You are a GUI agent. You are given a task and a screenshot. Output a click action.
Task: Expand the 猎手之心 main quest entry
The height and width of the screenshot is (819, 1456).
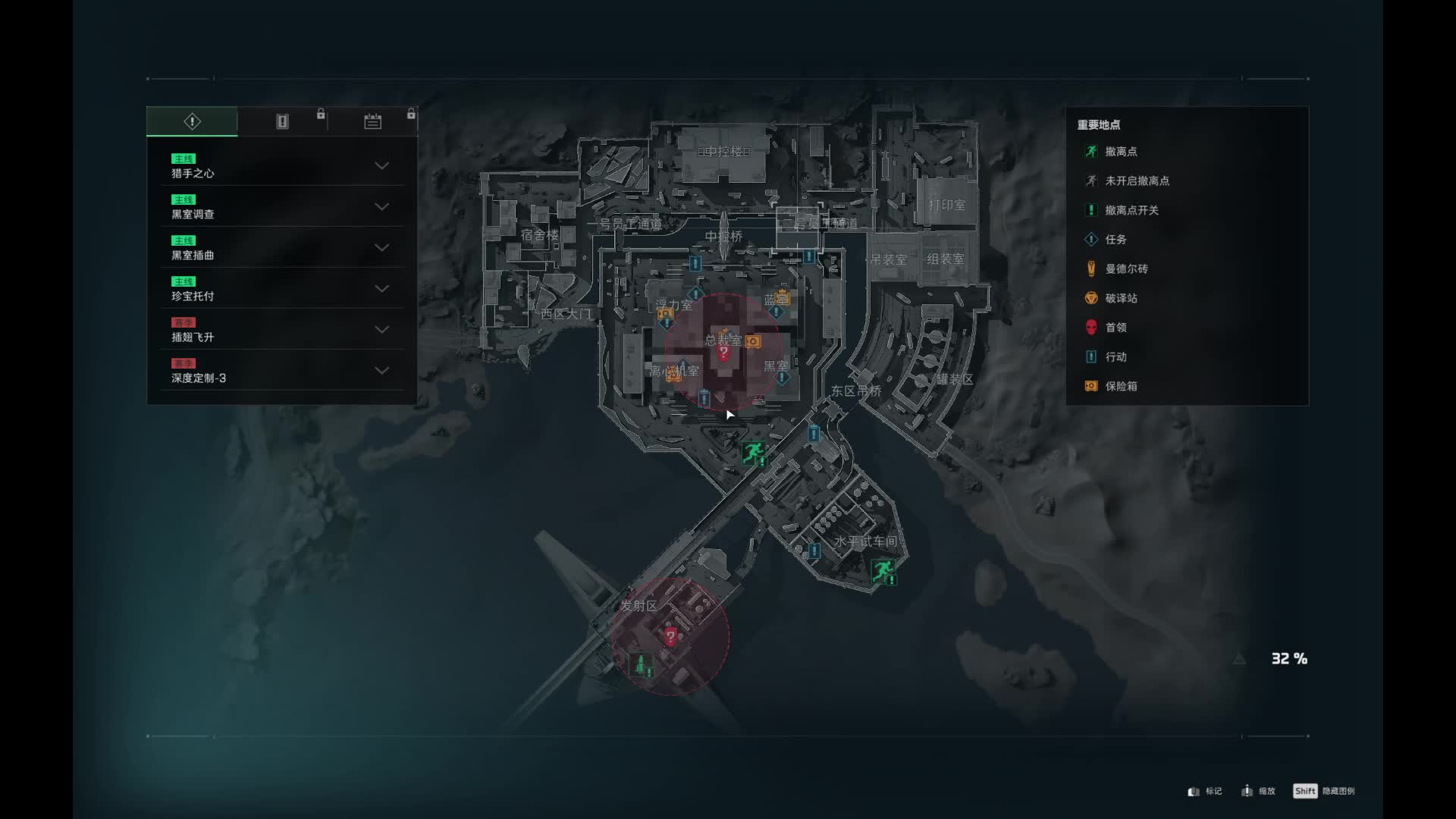click(281, 166)
